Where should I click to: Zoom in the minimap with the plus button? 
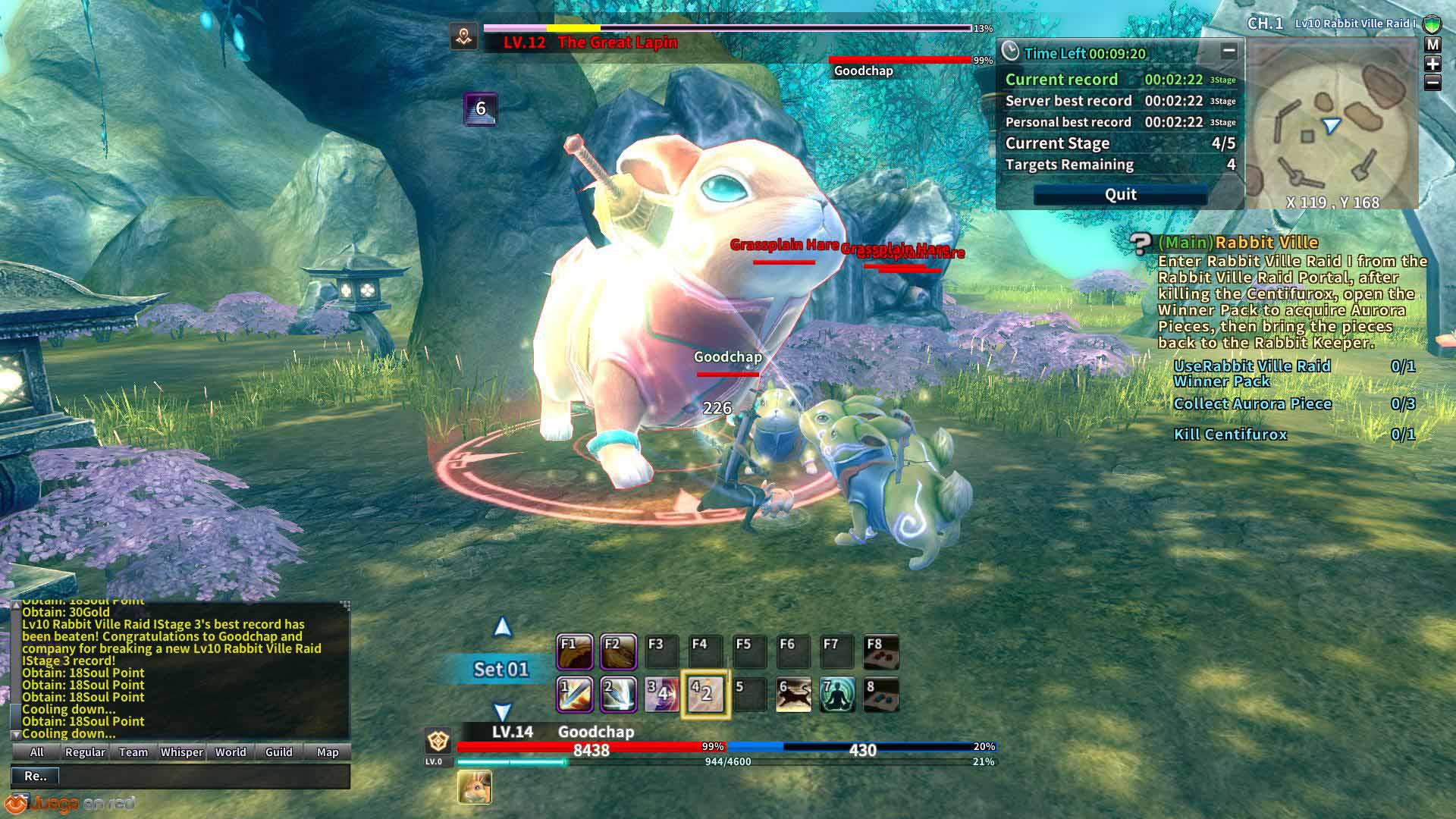coord(1432,64)
